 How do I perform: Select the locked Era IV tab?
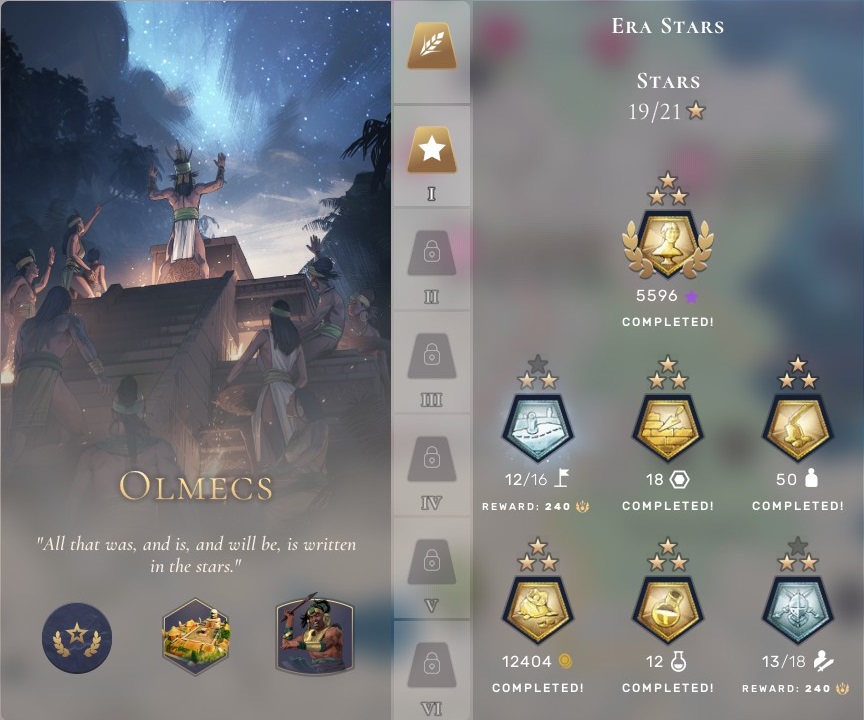[x=431, y=461]
